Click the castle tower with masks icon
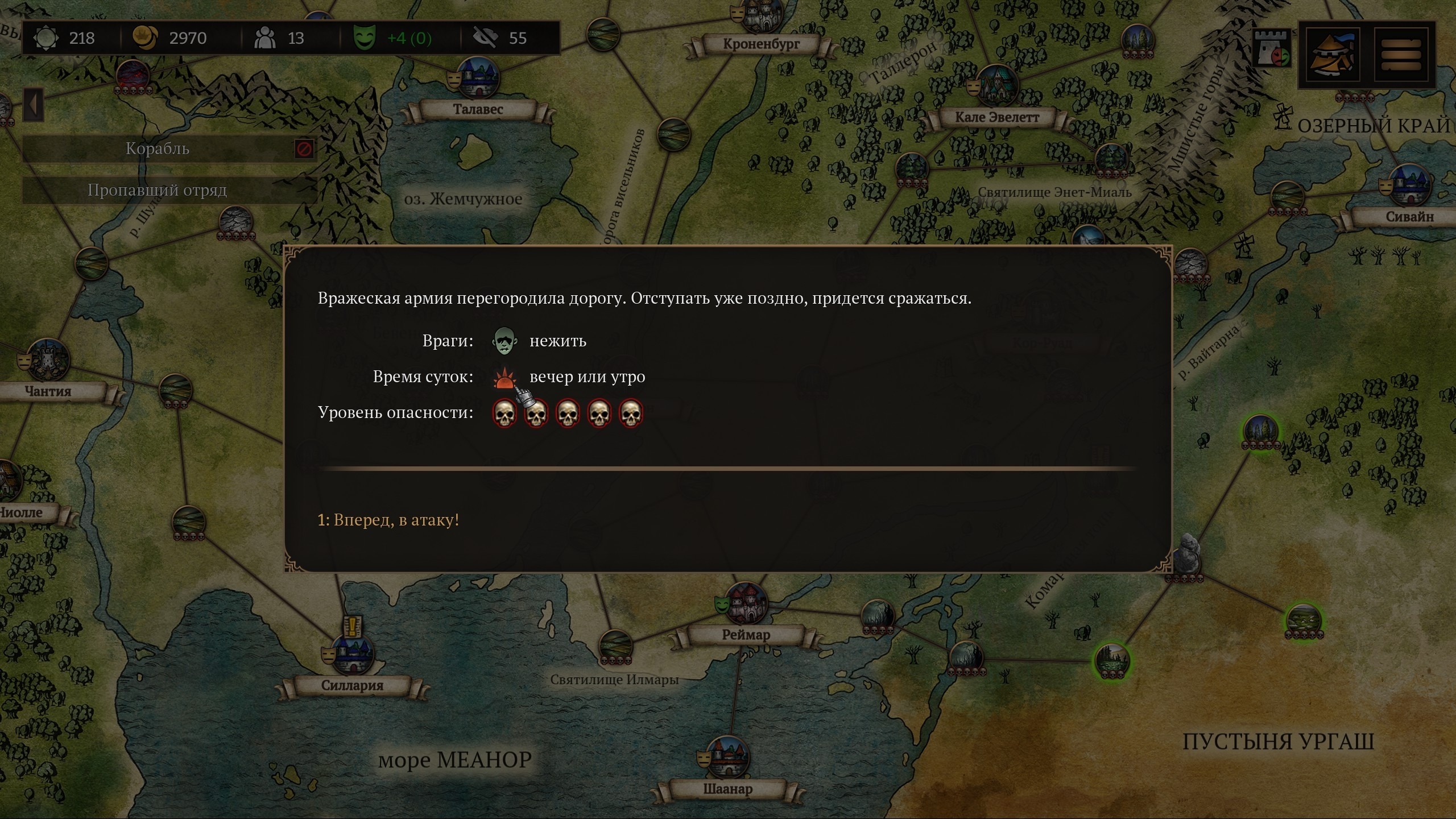Image resolution: width=1456 pixels, height=819 pixels. click(x=1272, y=49)
